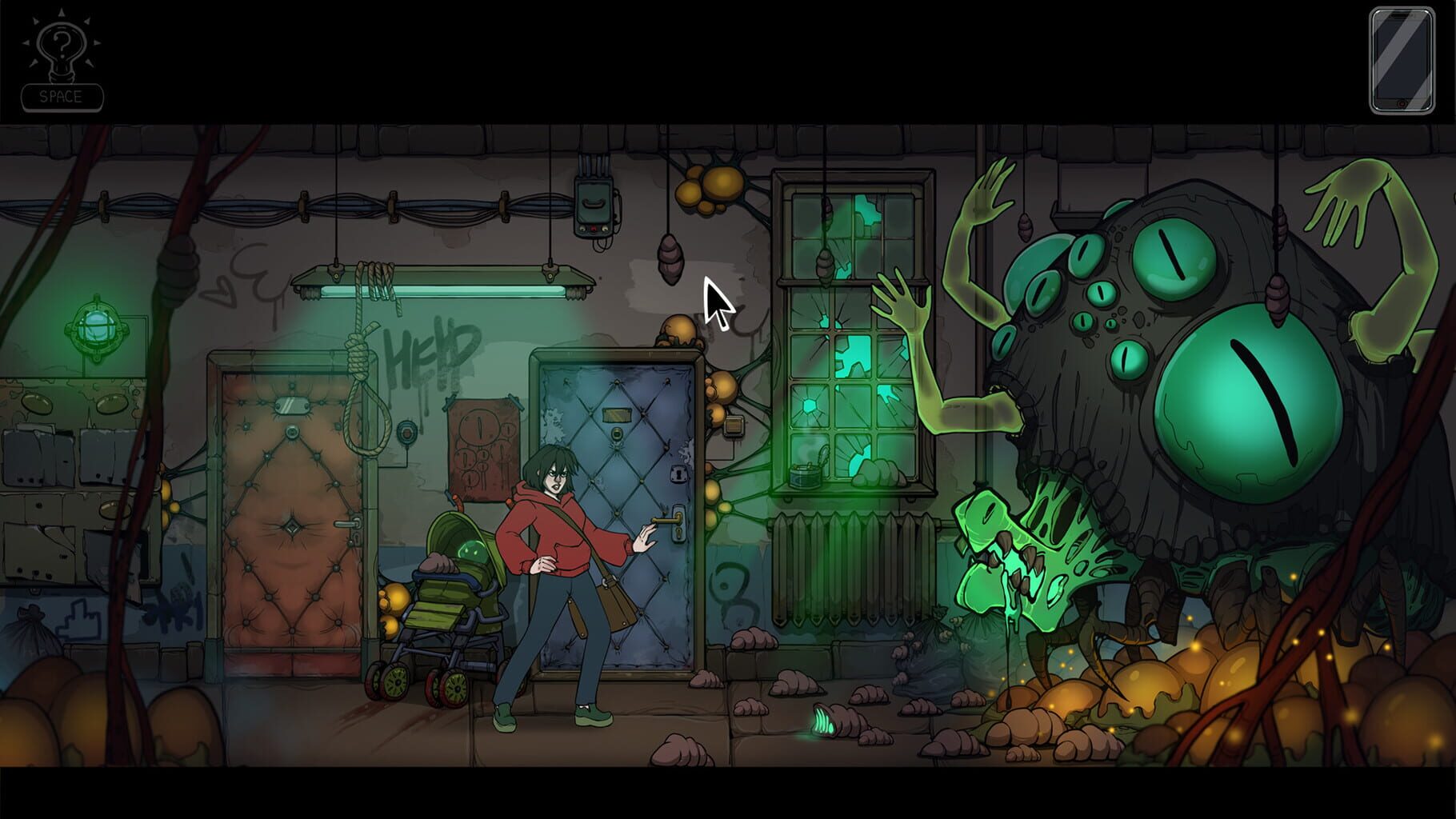This screenshot has height=819, width=1456.
Task: Open the smartphone inventory in top-right corner
Action: point(1400,60)
